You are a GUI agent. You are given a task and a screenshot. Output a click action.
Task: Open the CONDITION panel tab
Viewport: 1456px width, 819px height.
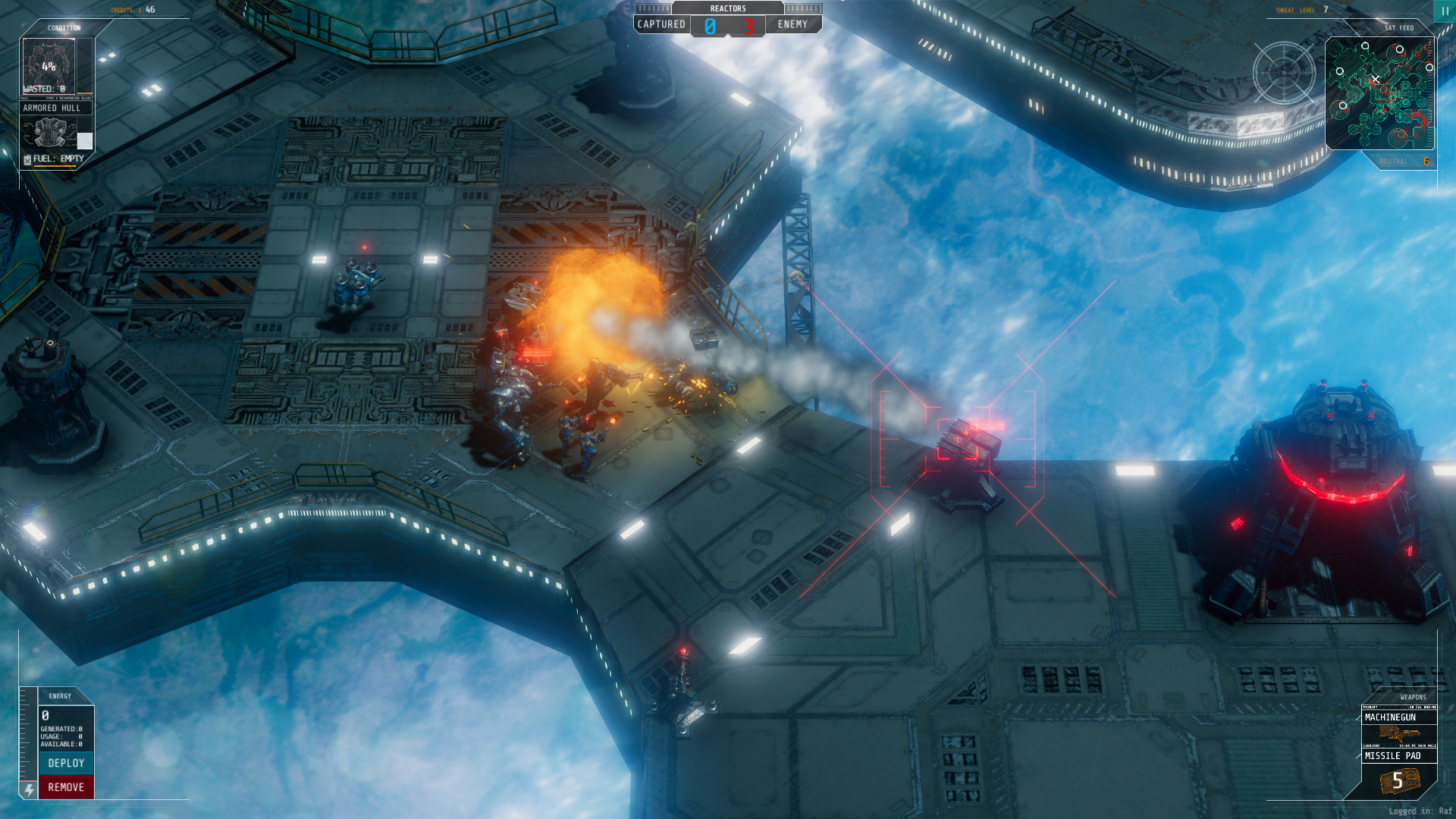[x=64, y=27]
